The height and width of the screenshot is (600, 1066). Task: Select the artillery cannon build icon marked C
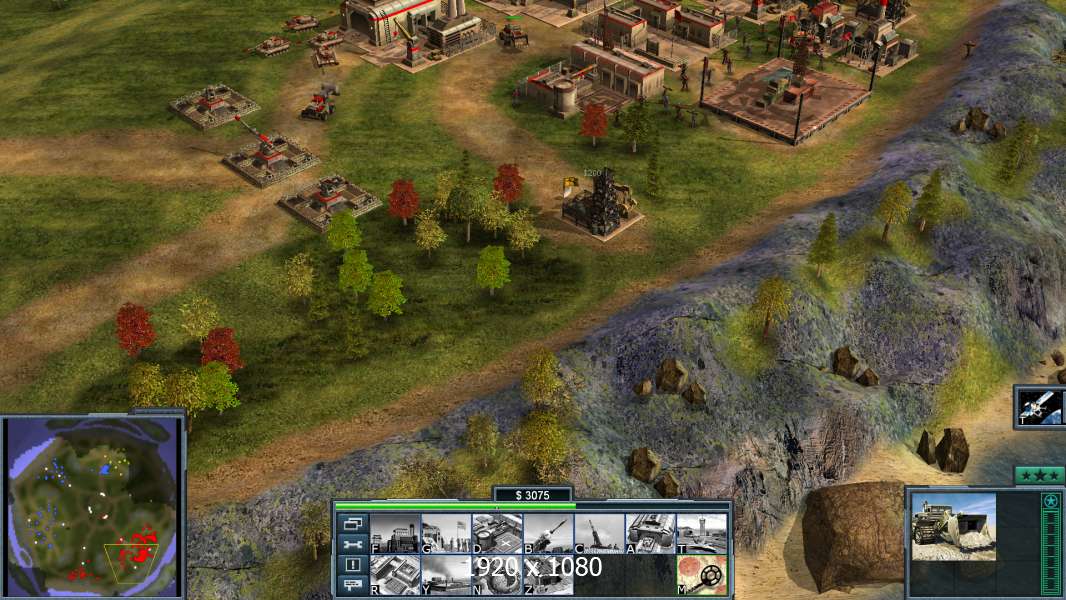pos(599,533)
